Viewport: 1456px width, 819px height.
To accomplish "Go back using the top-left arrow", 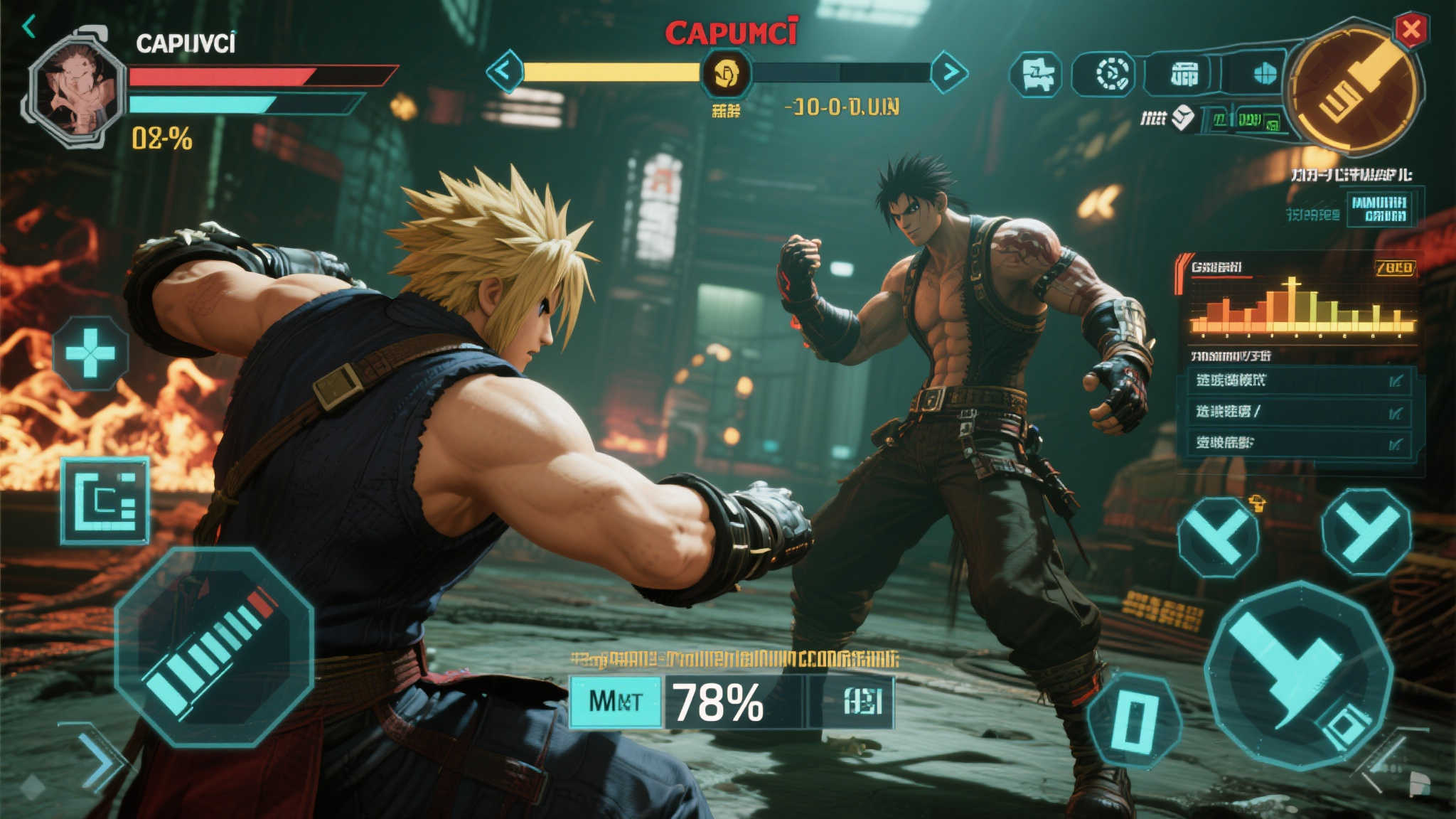I will tap(29, 28).
